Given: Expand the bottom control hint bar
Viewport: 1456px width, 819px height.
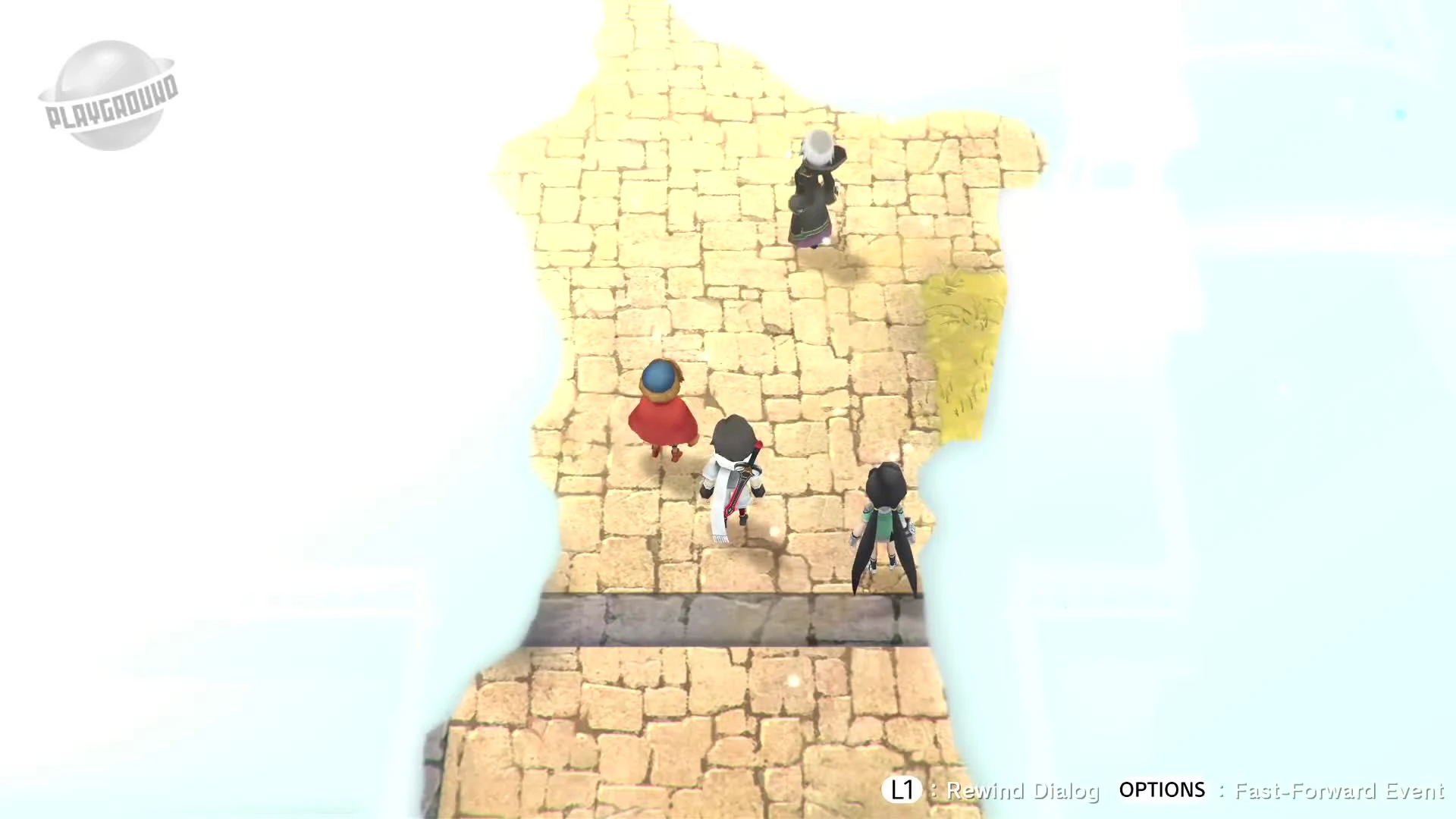Looking at the screenshot, I should [1168, 791].
